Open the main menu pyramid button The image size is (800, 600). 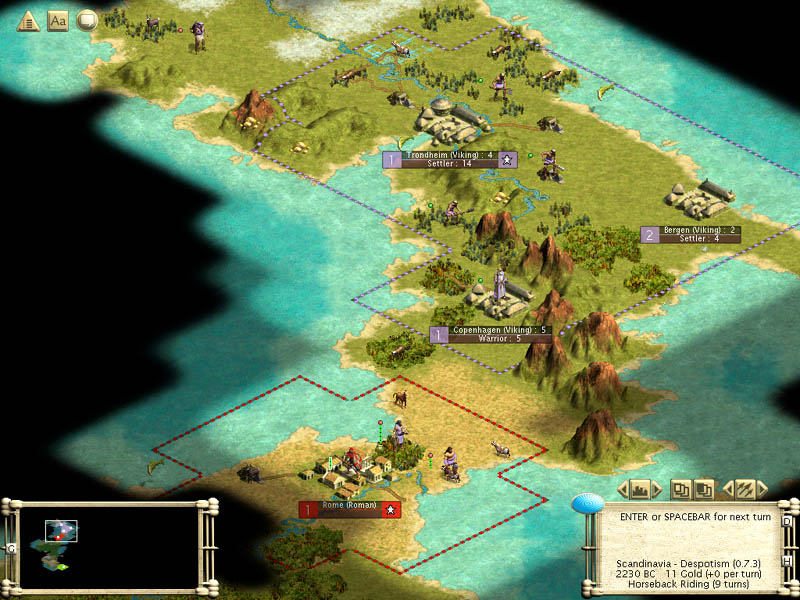pos(27,20)
